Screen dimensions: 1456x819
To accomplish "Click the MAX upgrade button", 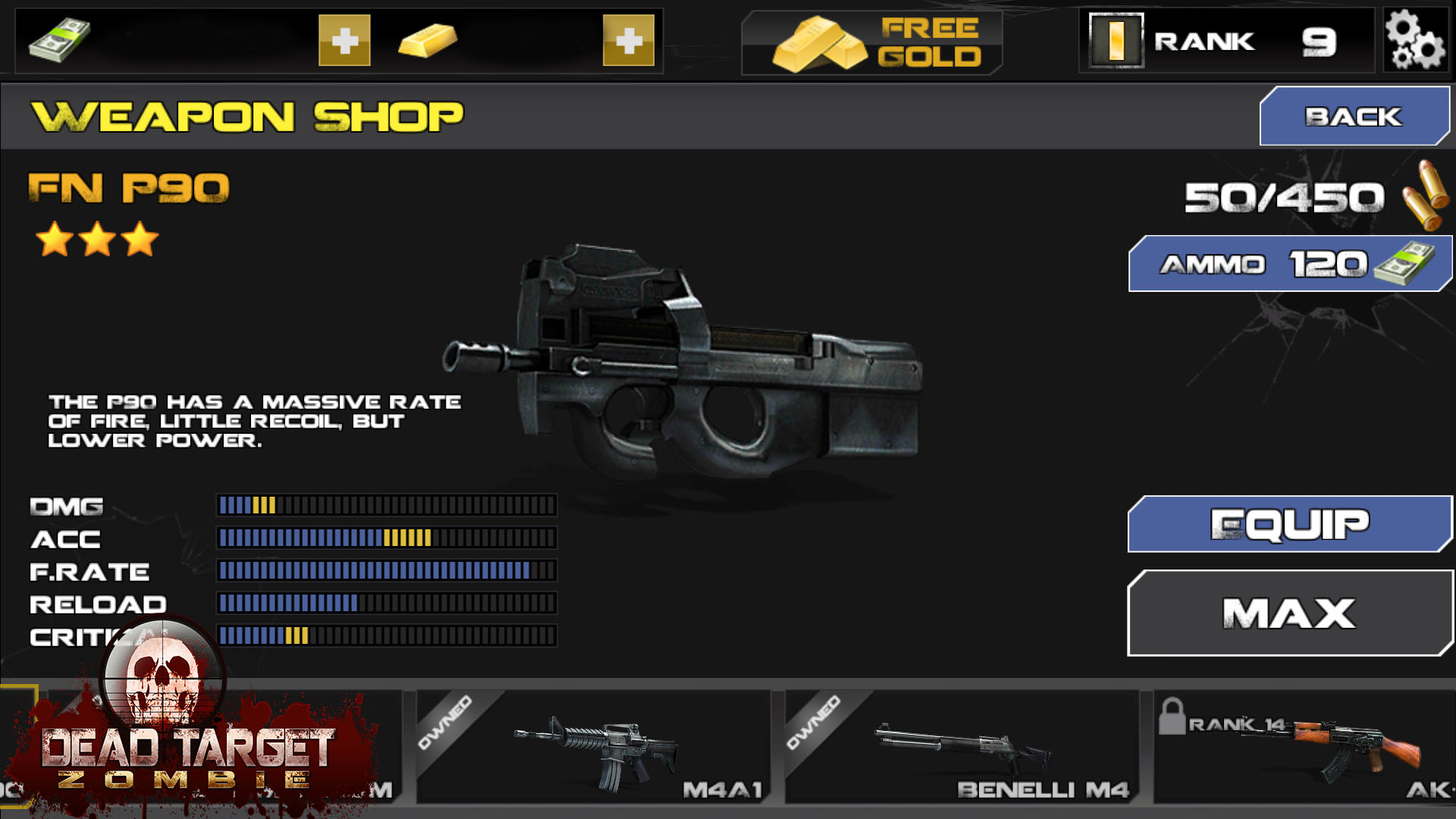I will [1289, 613].
